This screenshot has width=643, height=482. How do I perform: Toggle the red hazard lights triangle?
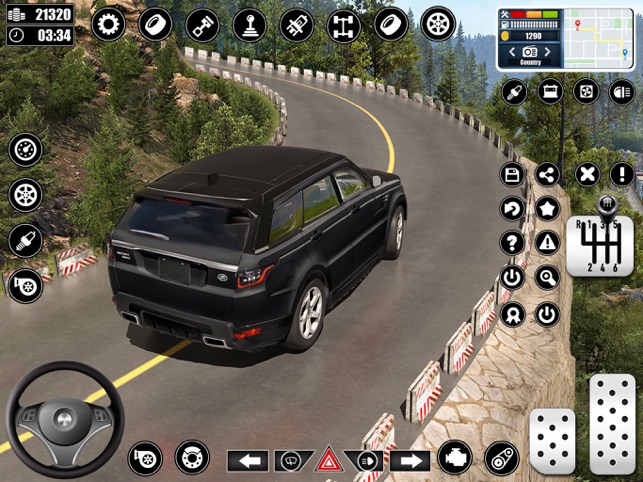(x=327, y=461)
